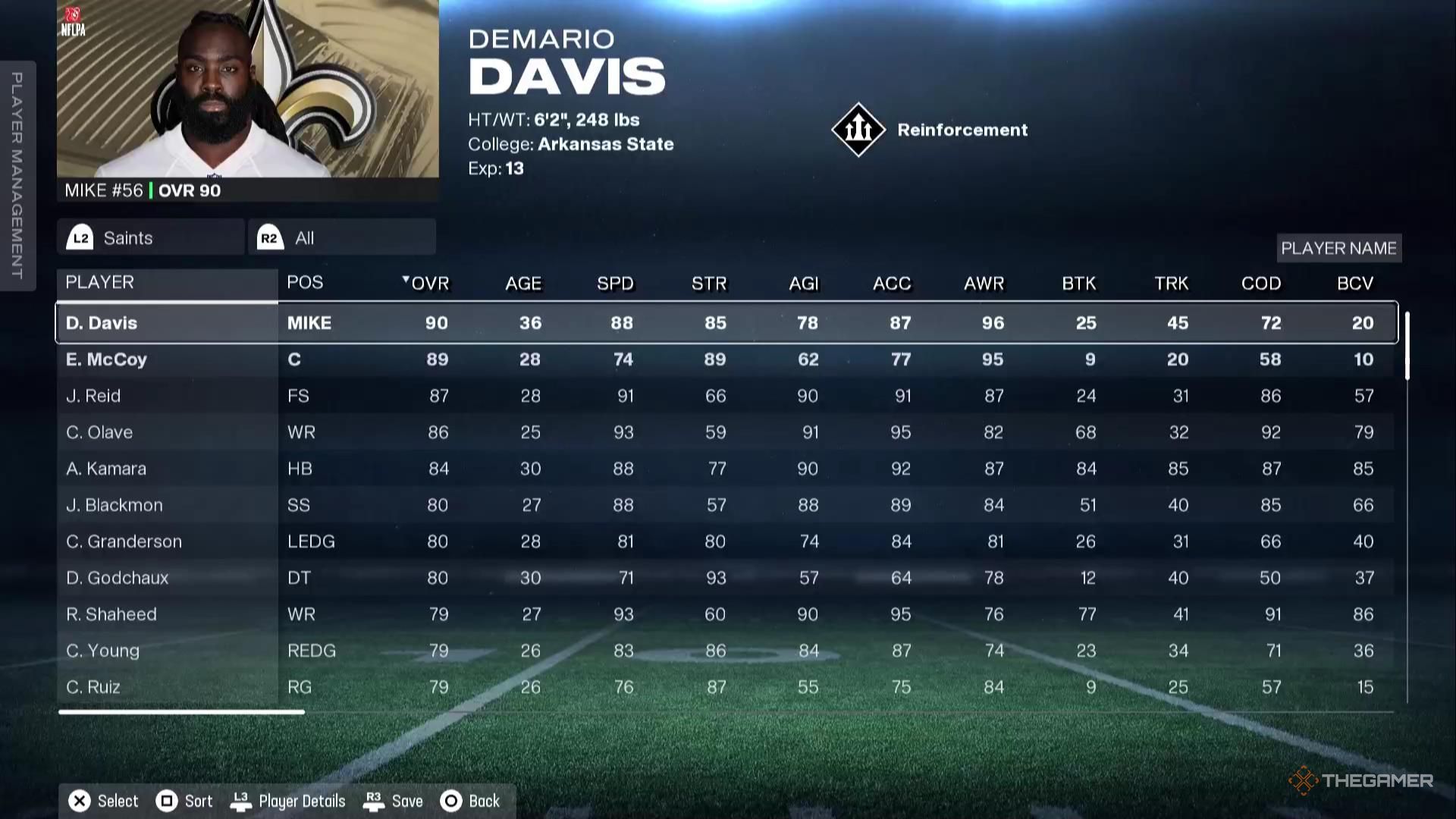
Task: Toggle the OVR column sort arrow
Action: coord(405,279)
